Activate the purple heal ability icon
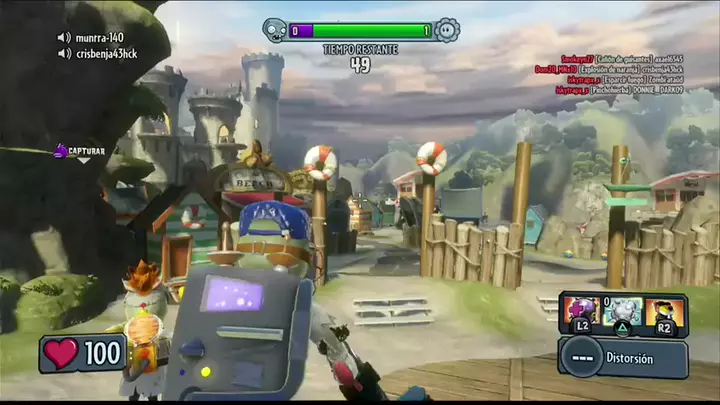The width and height of the screenshot is (720, 405). pos(581,309)
